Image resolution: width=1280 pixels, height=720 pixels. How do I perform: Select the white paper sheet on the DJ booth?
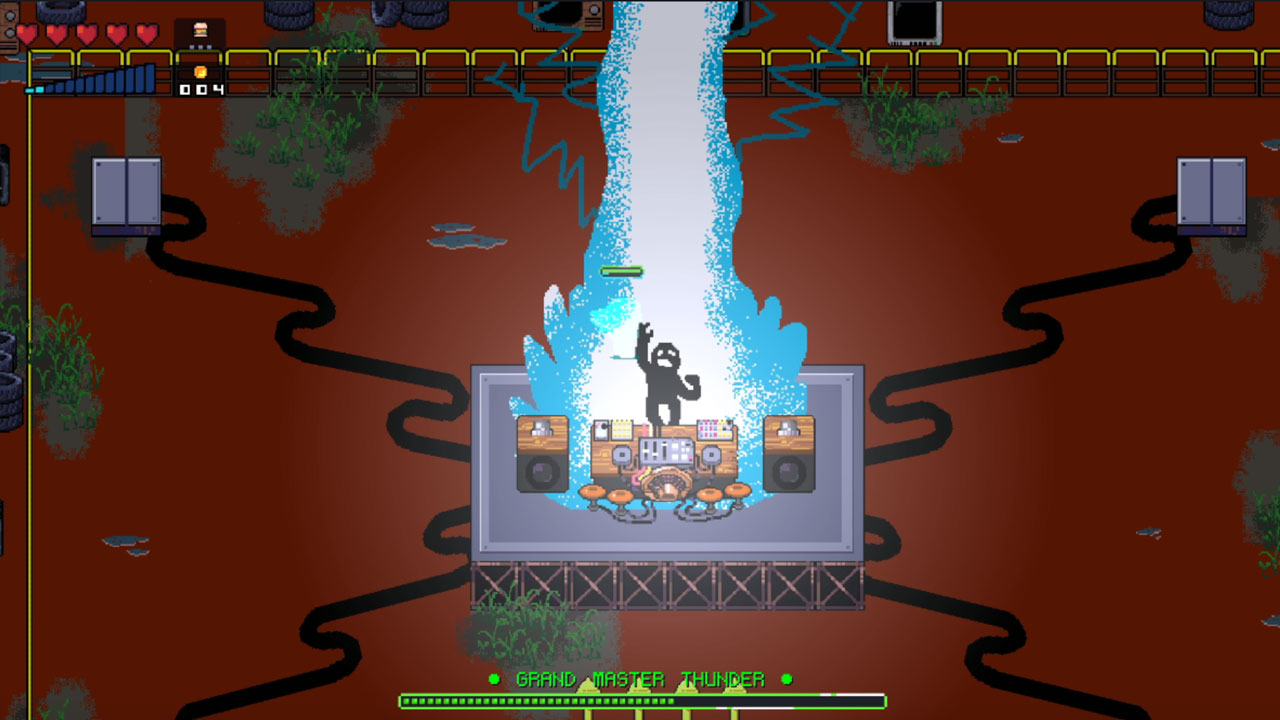(x=600, y=430)
